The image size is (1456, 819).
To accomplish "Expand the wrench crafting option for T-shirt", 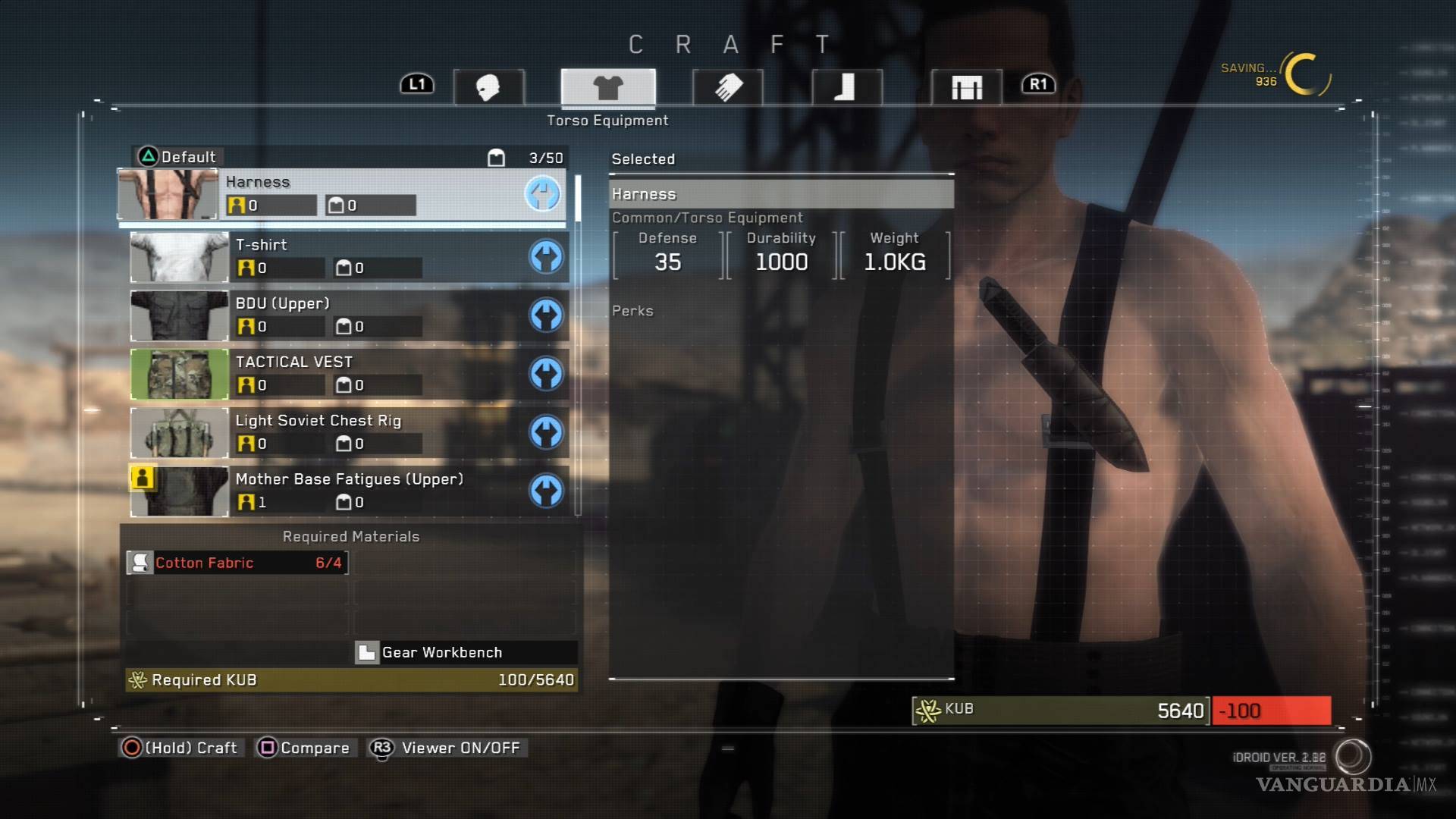I will click(548, 258).
